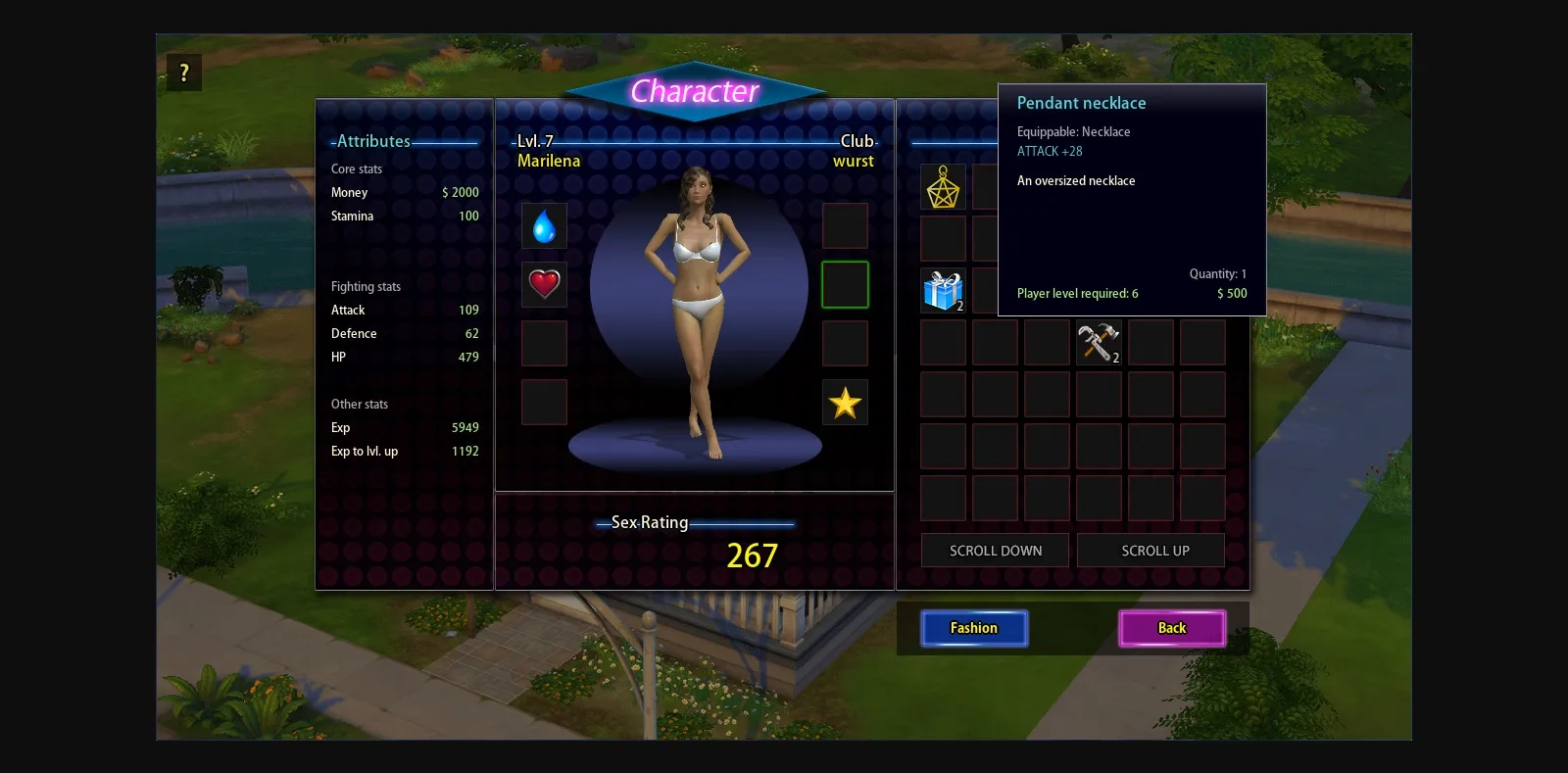Select the red heart icon

(x=544, y=284)
